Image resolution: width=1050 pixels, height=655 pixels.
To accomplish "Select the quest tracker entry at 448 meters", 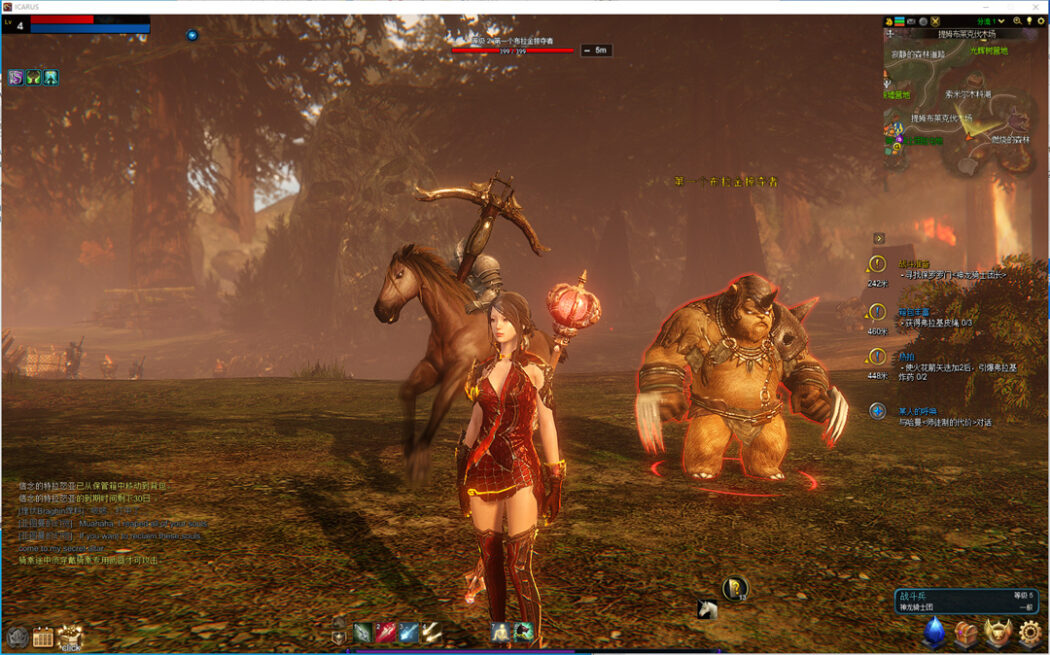I will click(877, 356).
